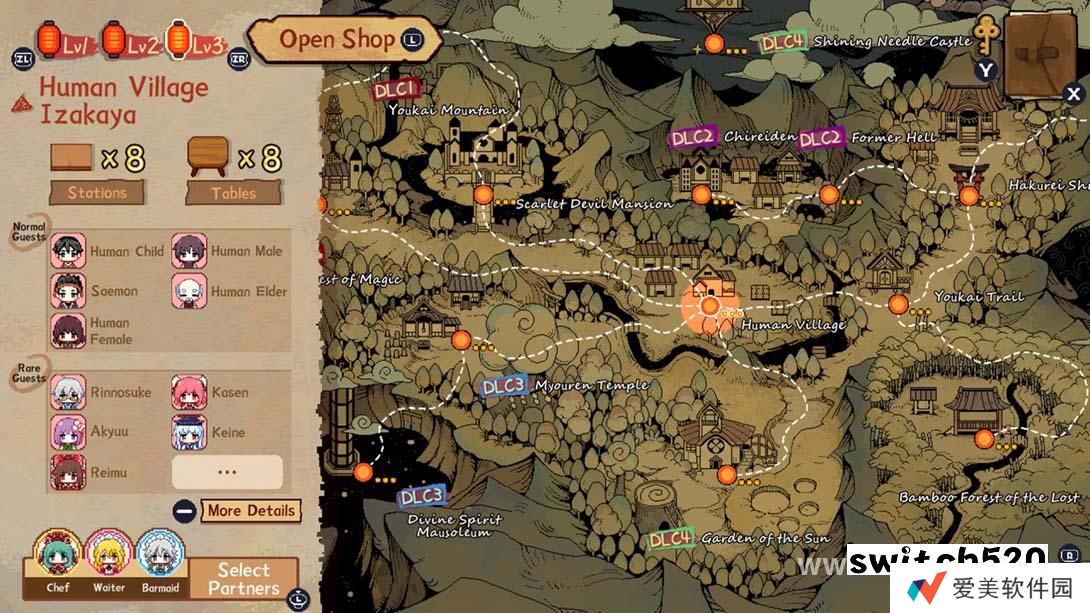
Task: Show More Details for the izakaya
Action: (250, 510)
